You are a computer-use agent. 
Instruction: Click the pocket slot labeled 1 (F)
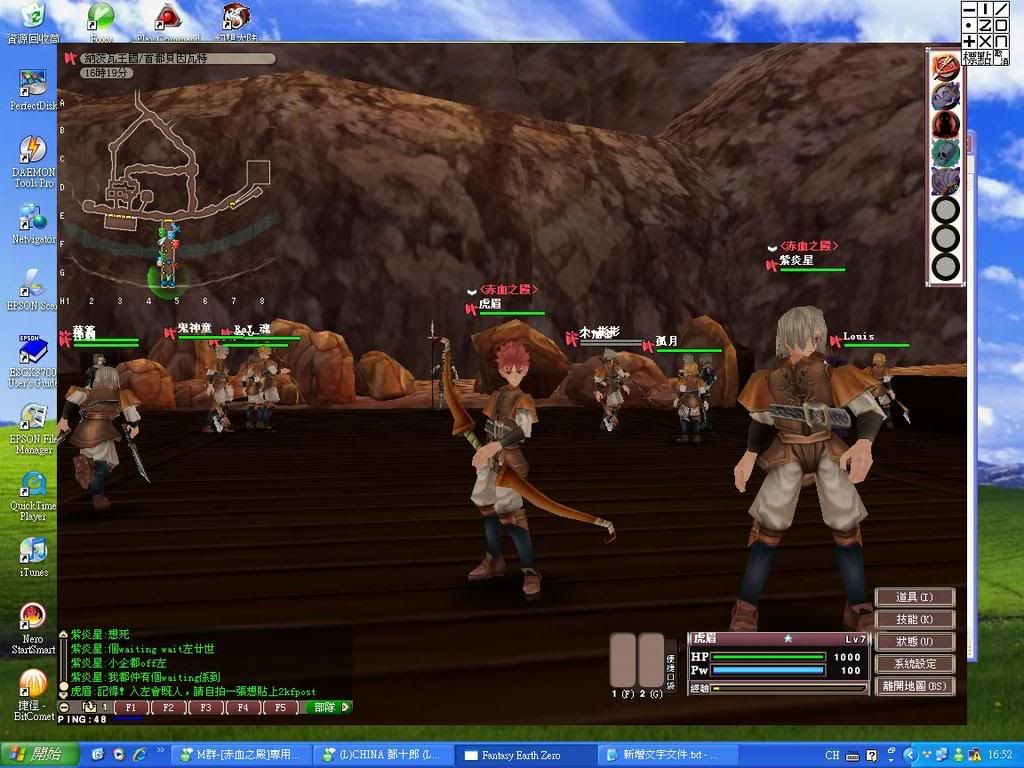(x=623, y=659)
